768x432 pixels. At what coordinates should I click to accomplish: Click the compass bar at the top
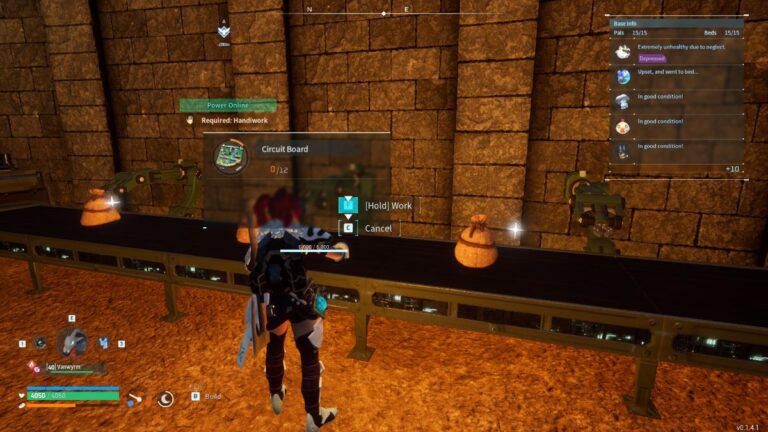(383, 13)
